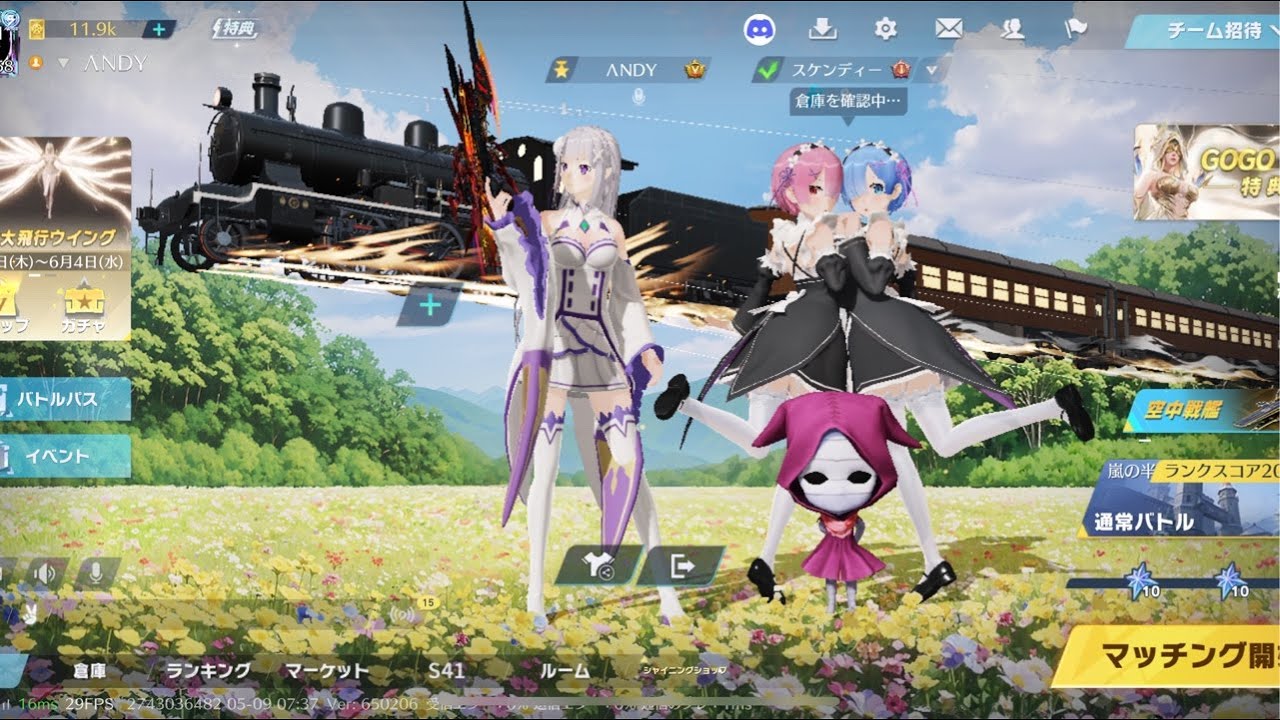The height and width of the screenshot is (720, 1280).
Task: Open the friends list icon
Action: [1012, 29]
